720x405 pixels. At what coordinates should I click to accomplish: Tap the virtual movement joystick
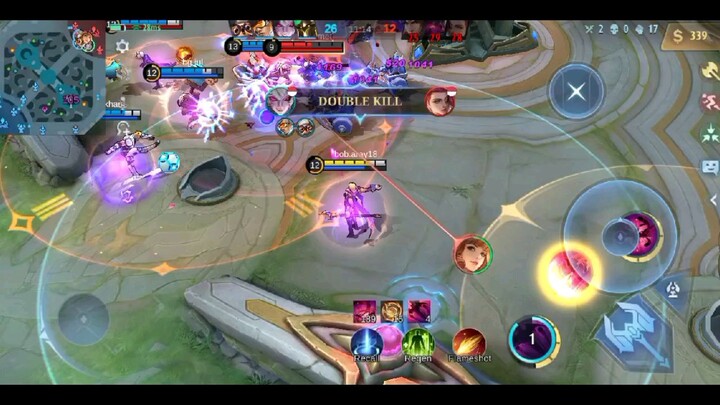(83, 320)
